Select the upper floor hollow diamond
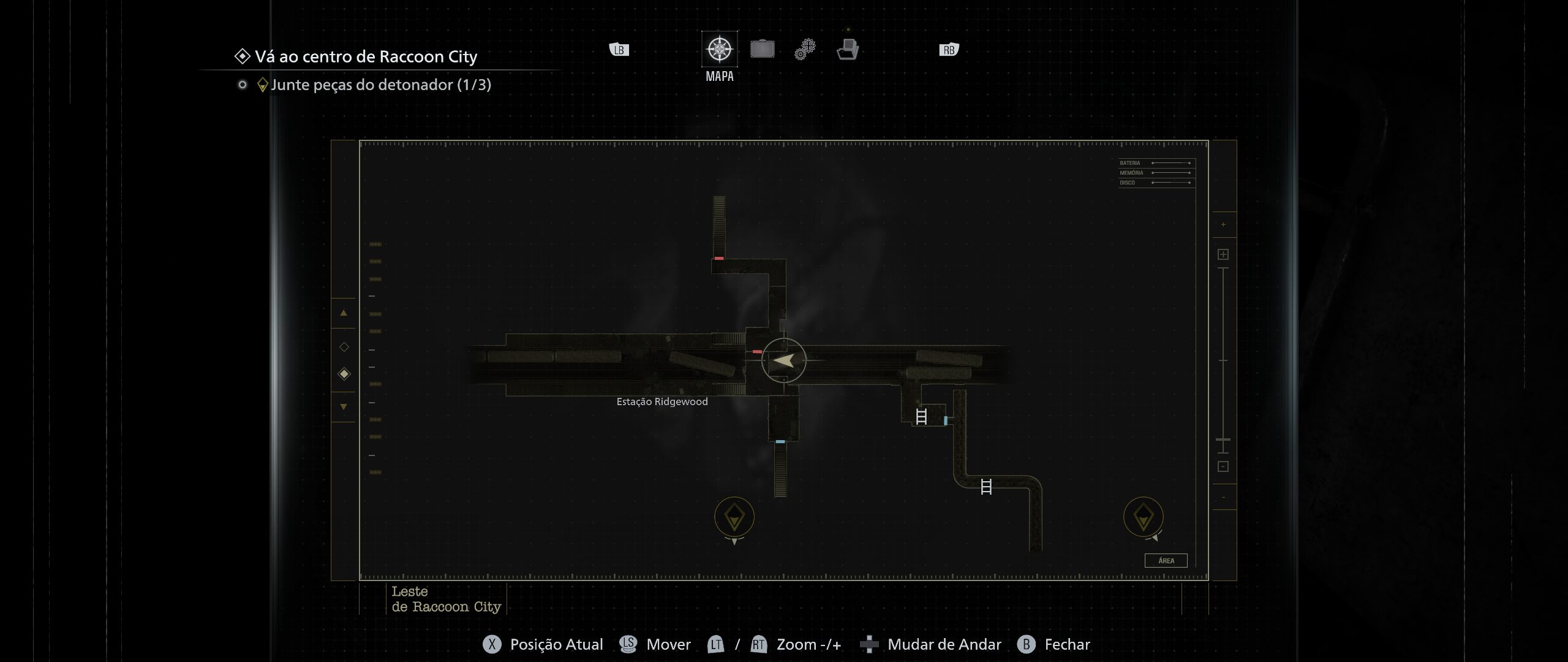The width and height of the screenshot is (1568, 662). coord(344,347)
